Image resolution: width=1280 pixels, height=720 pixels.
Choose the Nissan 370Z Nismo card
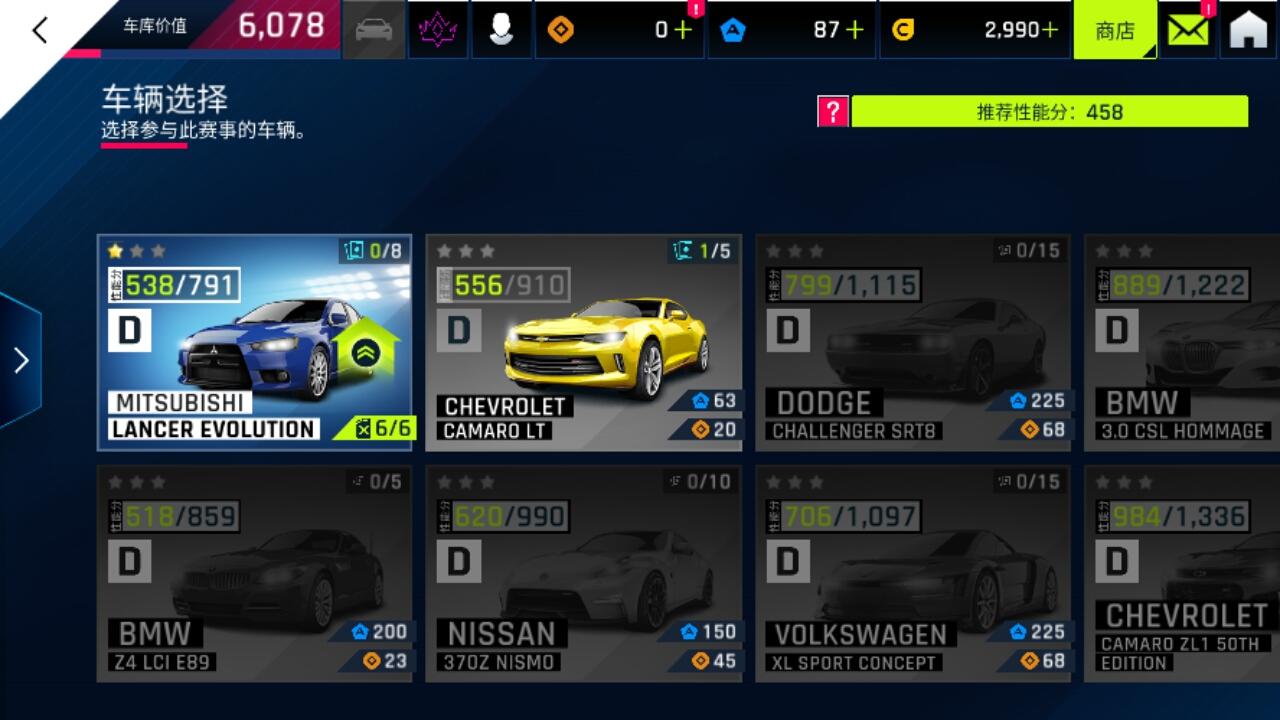(583, 573)
